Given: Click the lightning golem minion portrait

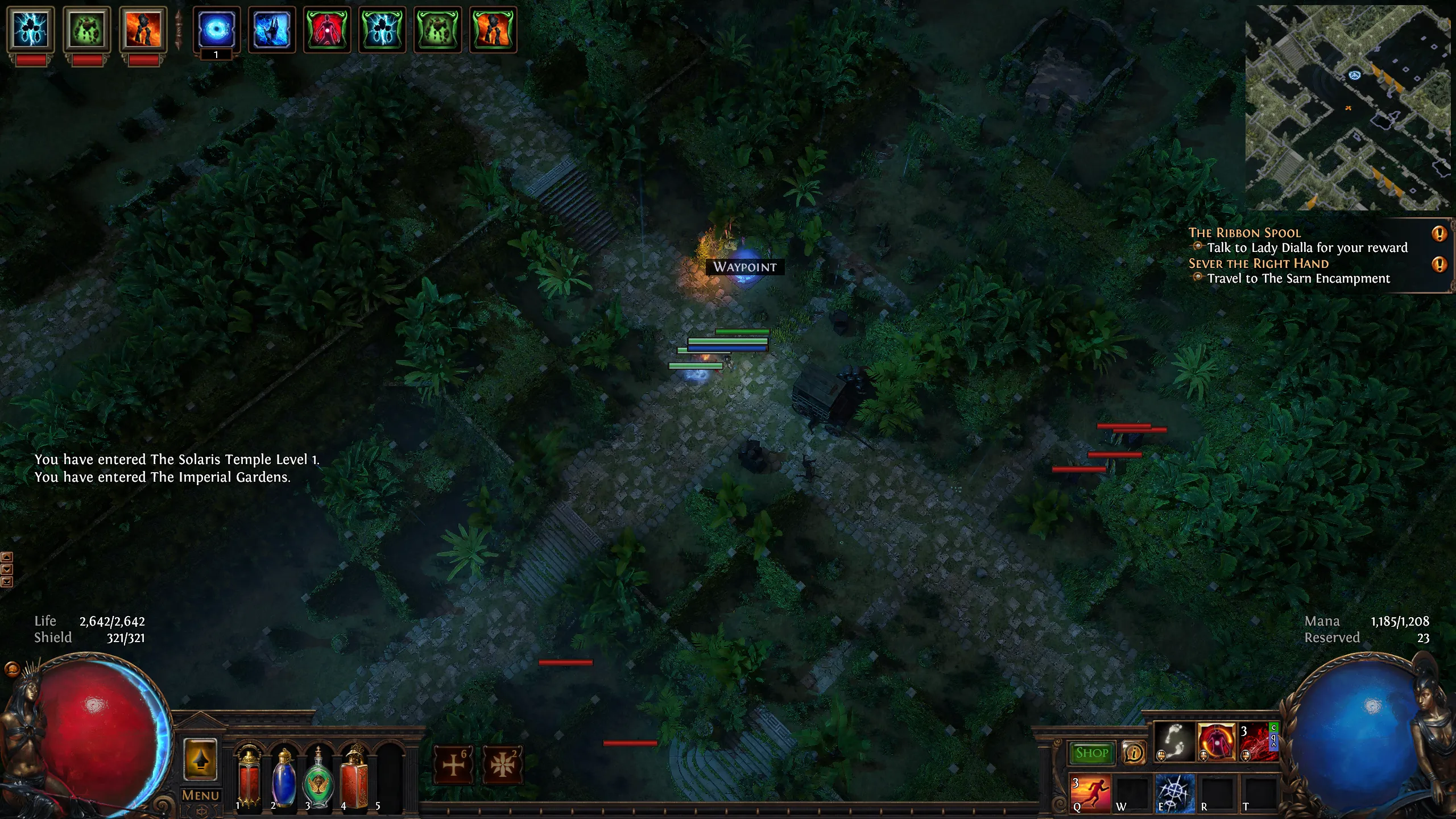Looking at the screenshot, I should (31, 30).
